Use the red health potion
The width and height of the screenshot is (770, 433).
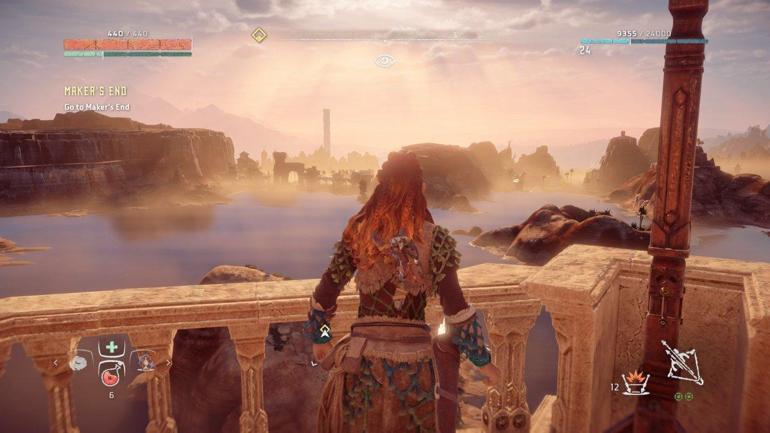point(111,374)
